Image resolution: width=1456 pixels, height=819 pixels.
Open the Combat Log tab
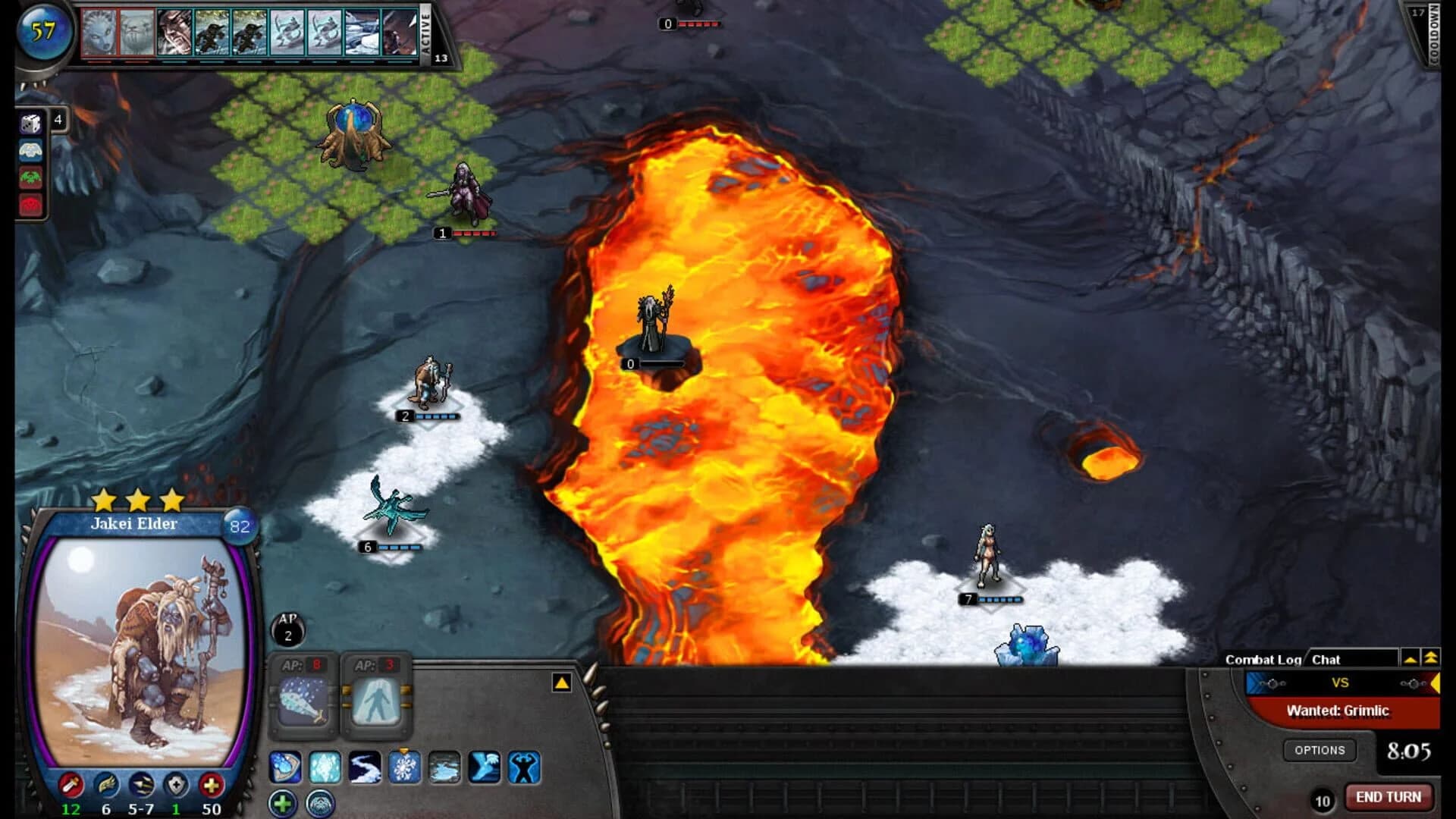pos(1265,660)
